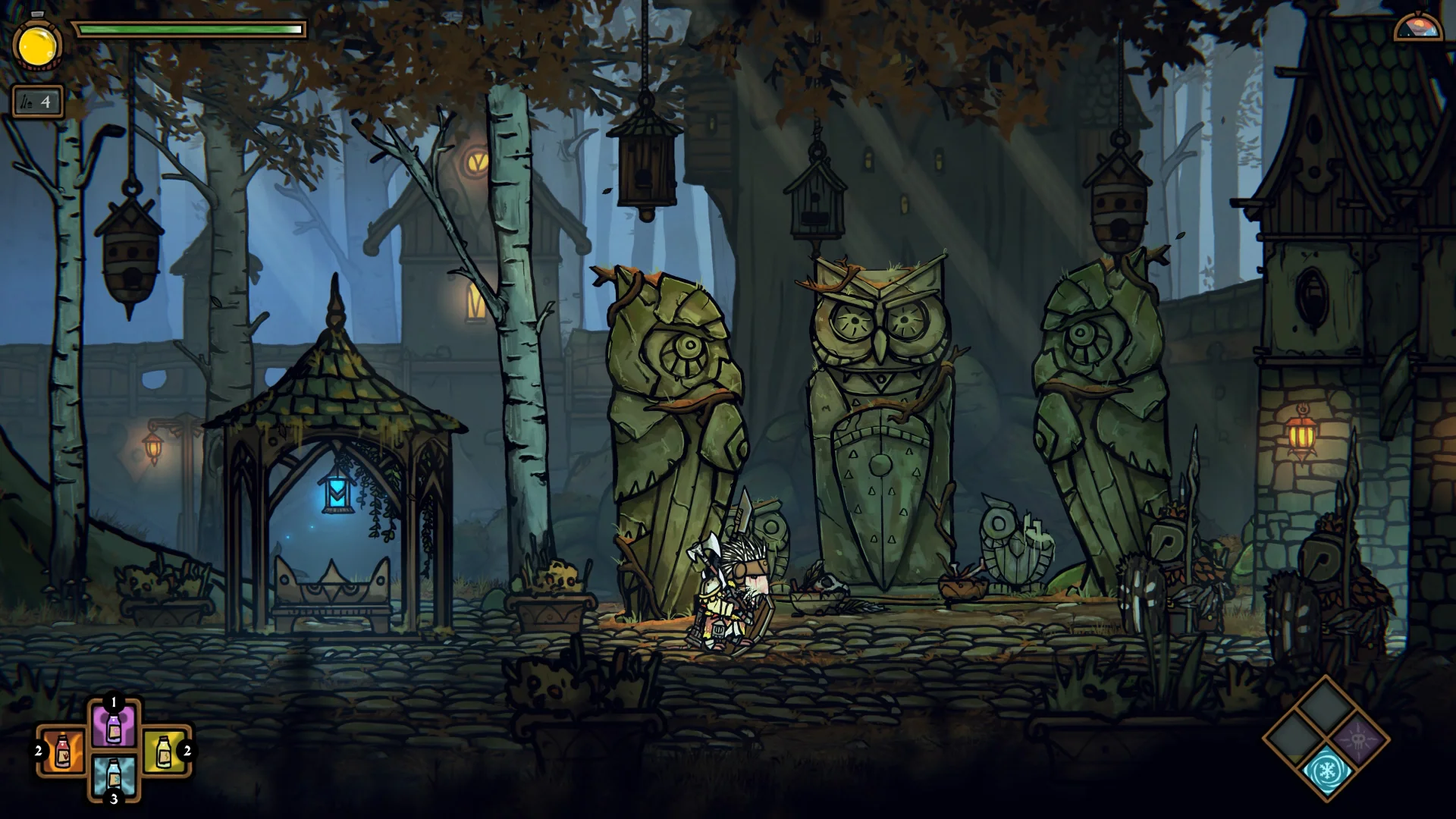The height and width of the screenshot is (819, 1456).
Task: Click the yellow flask orb icon
Action: pyautogui.click(x=36, y=47)
